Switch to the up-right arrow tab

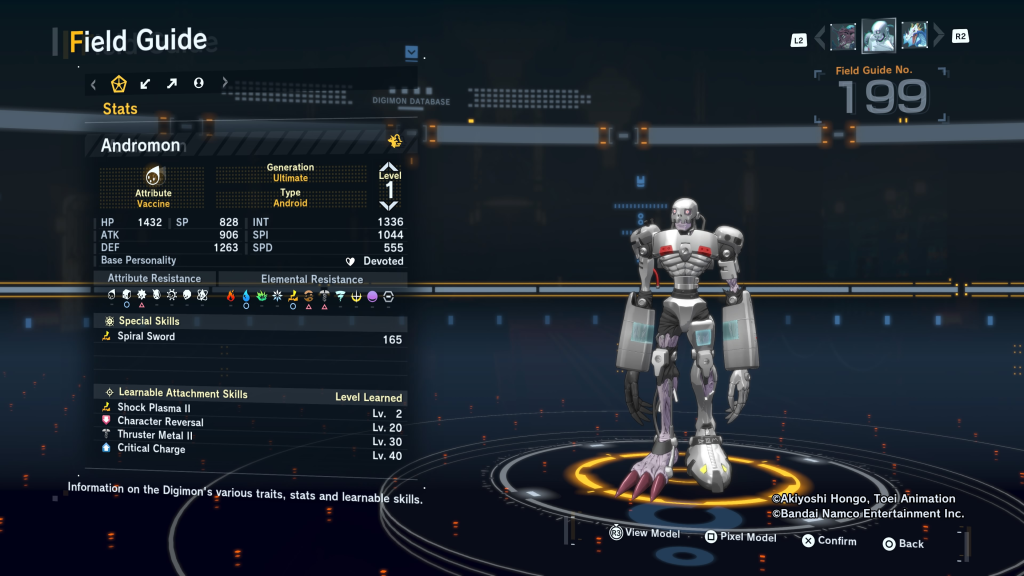171,83
